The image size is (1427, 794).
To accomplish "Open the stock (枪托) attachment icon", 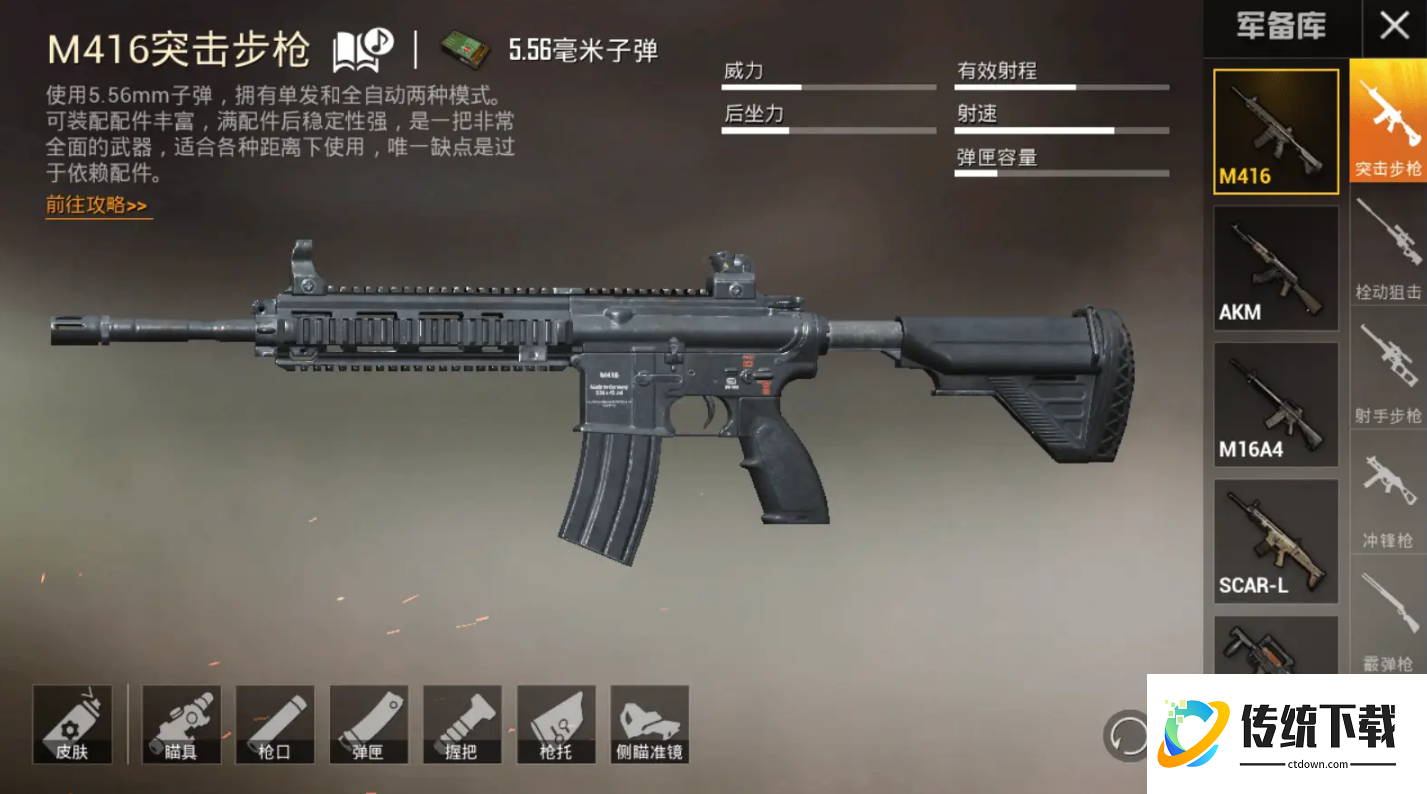I will point(555,723).
